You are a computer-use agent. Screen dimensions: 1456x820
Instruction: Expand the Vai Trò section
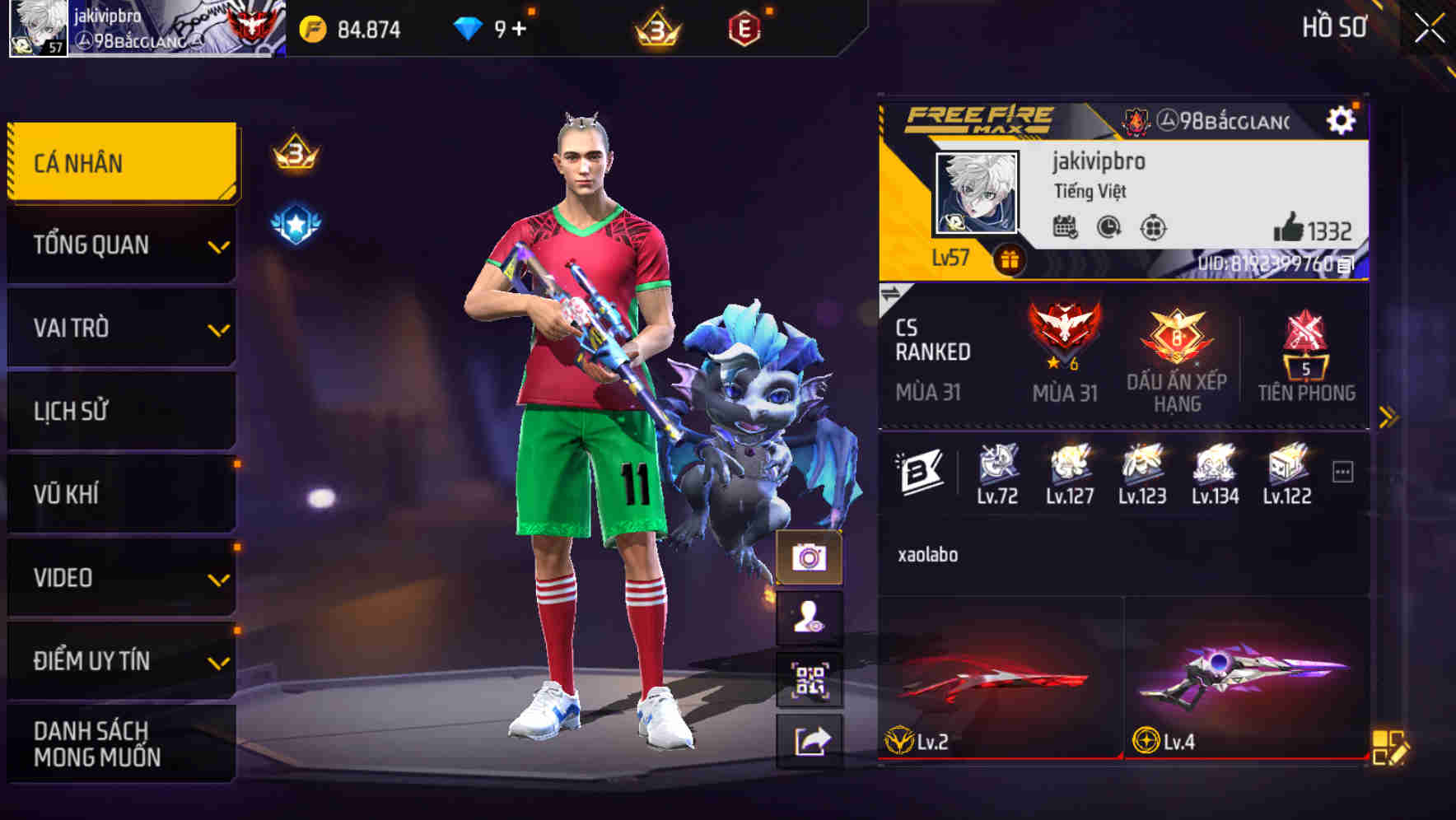pyautogui.click(x=120, y=328)
